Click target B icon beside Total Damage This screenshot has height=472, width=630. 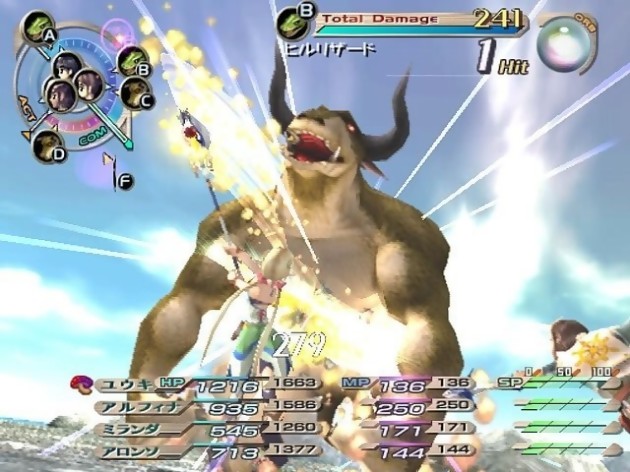(x=293, y=19)
